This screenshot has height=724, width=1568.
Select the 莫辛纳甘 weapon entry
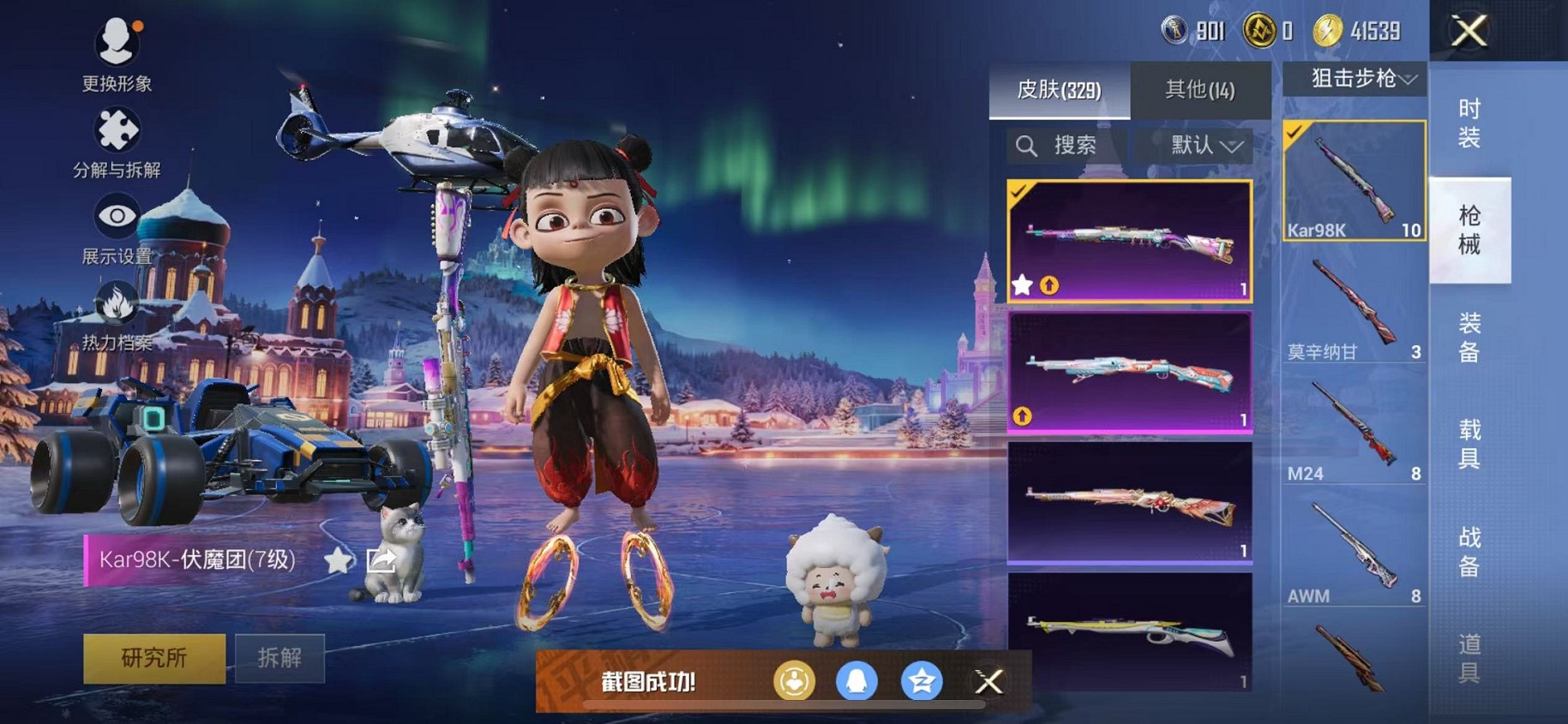(1355, 308)
